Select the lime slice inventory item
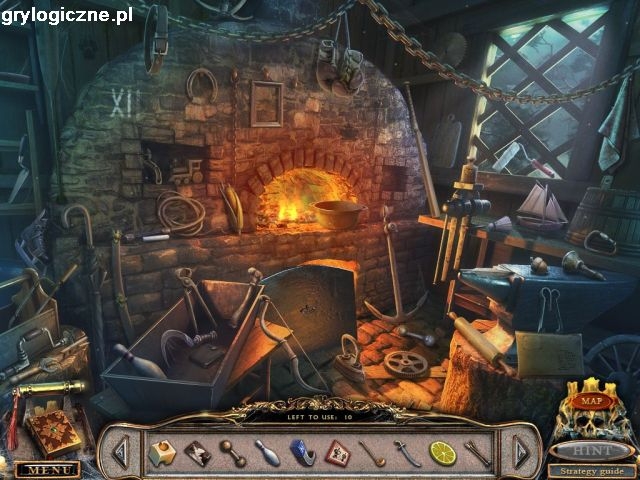The width and height of the screenshot is (640, 480). [x=442, y=453]
